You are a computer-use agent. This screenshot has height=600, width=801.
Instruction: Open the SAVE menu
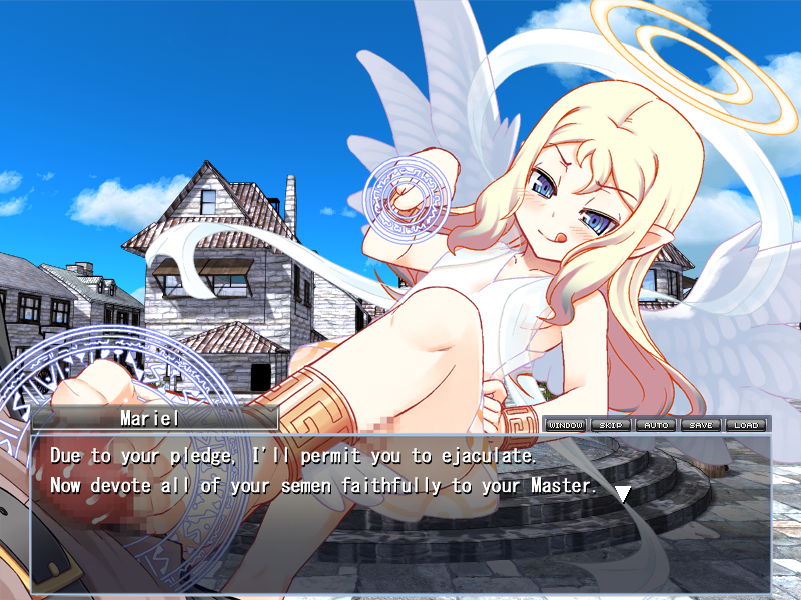(x=701, y=425)
